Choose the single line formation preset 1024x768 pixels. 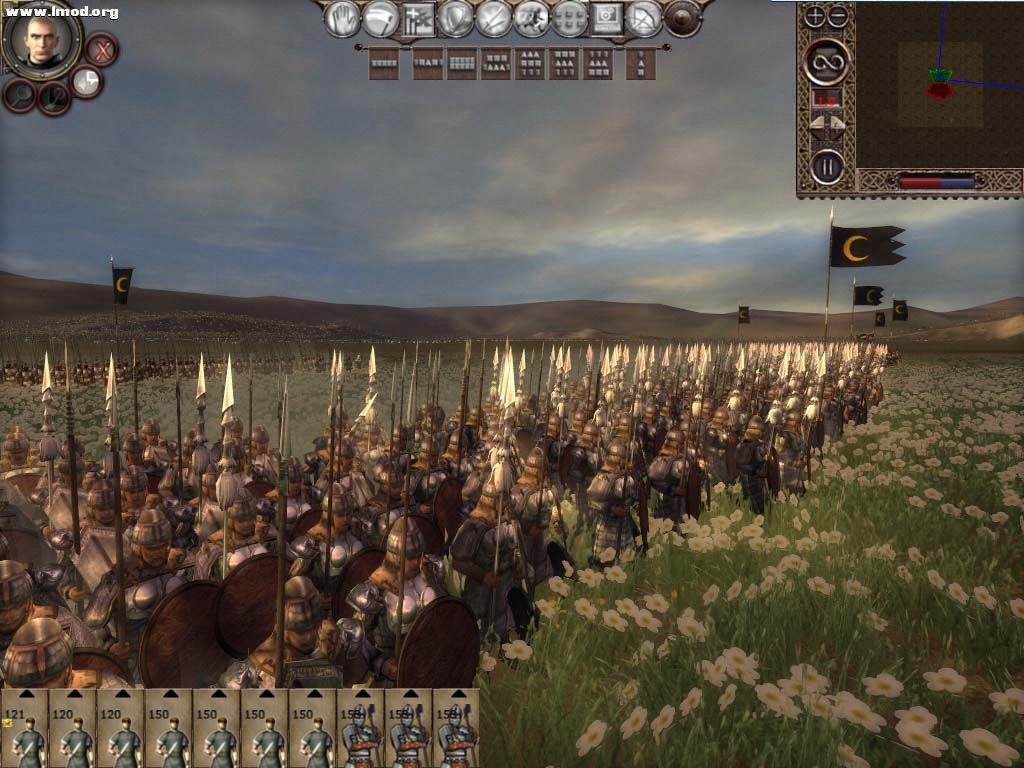pos(383,63)
